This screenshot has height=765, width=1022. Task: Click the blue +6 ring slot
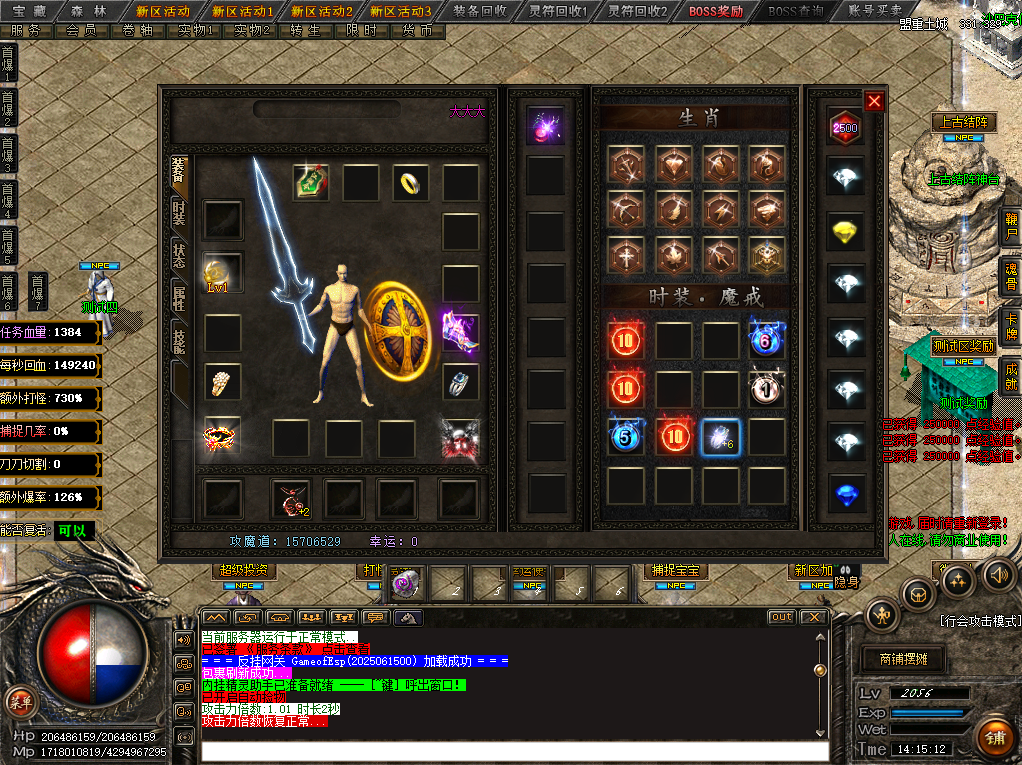(x=718, y=437)
